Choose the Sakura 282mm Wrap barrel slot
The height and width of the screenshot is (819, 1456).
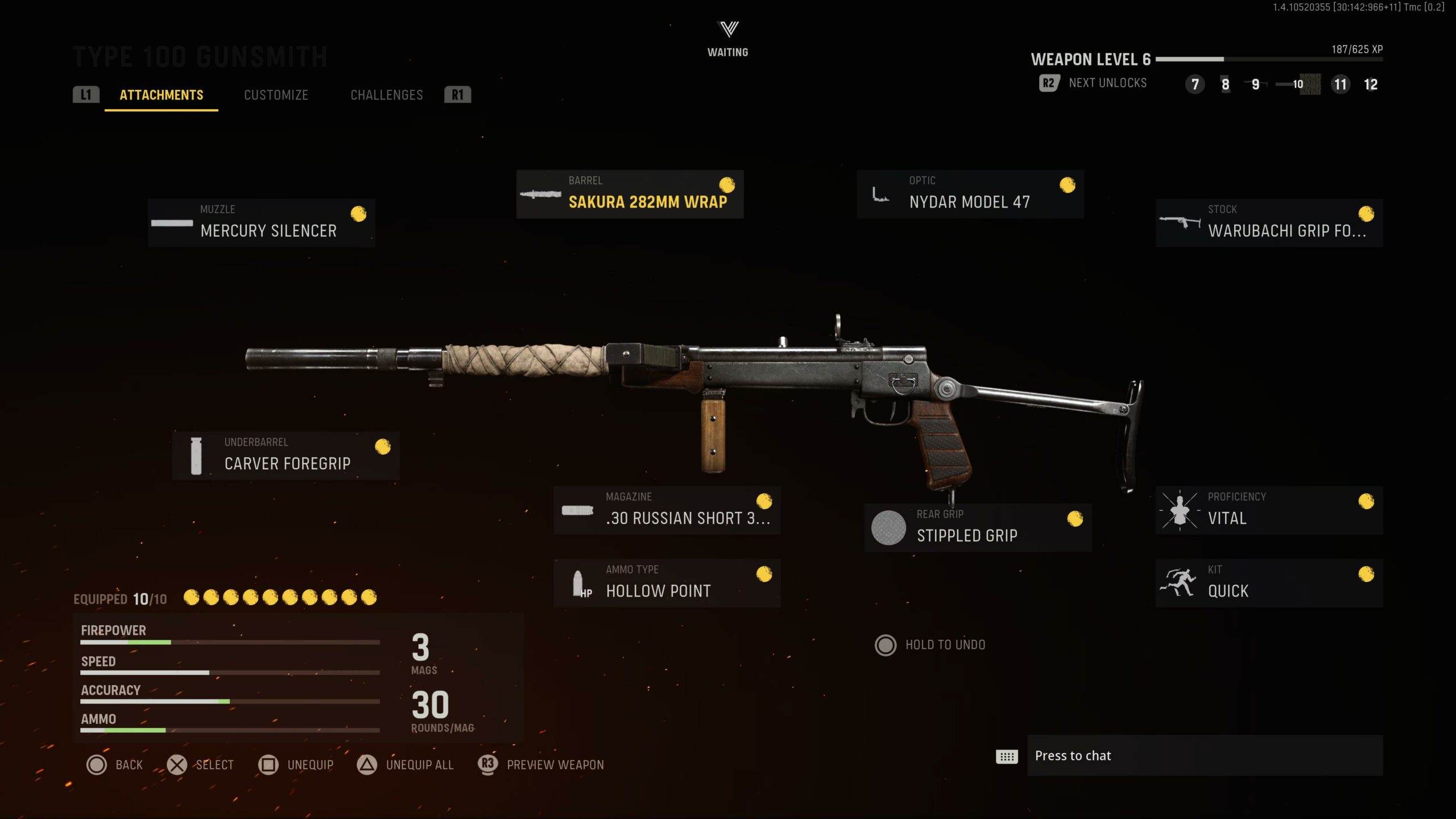tap(630, 194)
